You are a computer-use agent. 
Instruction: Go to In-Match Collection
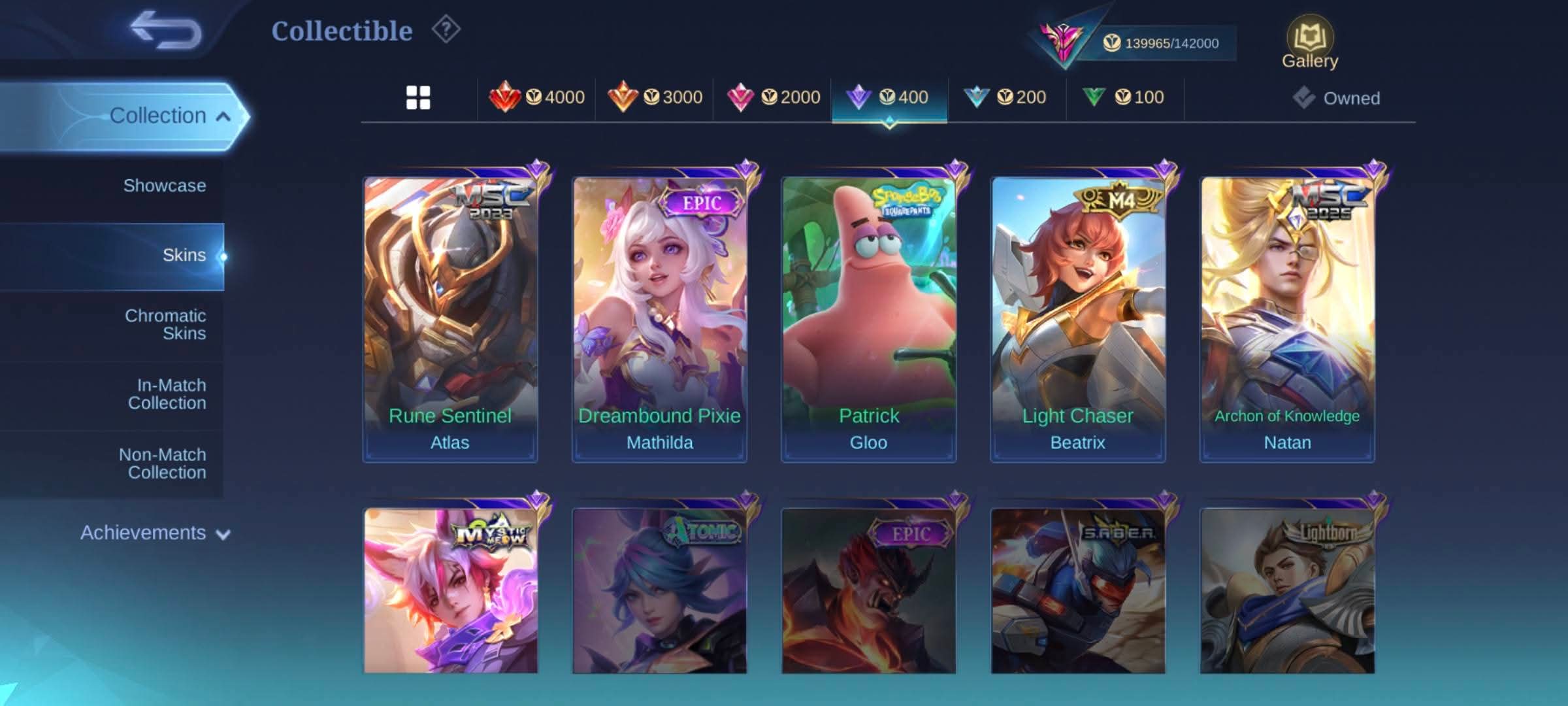coord(167,394)
